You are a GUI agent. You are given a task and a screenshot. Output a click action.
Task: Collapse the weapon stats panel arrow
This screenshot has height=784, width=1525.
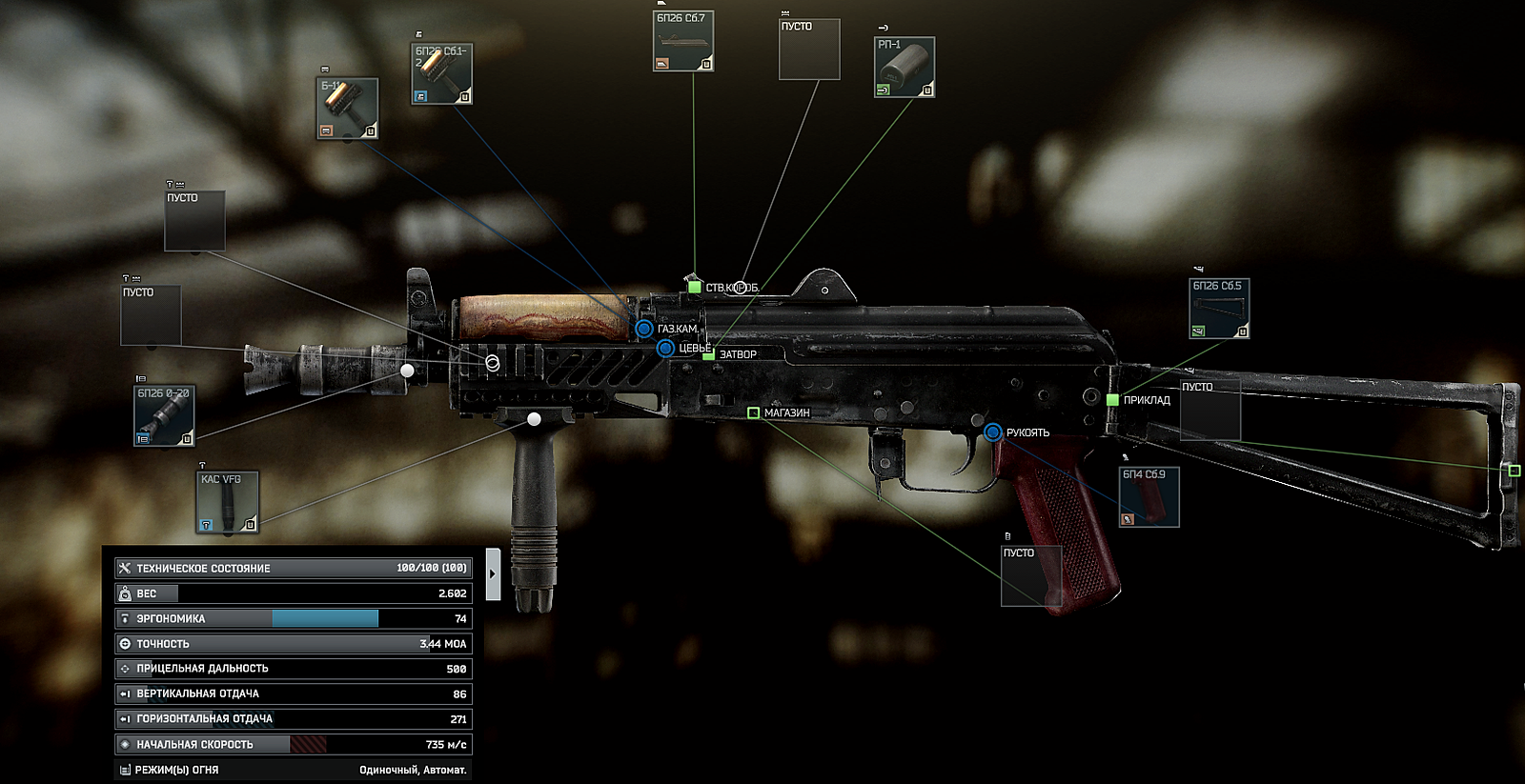pyautogui.click(x=493, y=573)
